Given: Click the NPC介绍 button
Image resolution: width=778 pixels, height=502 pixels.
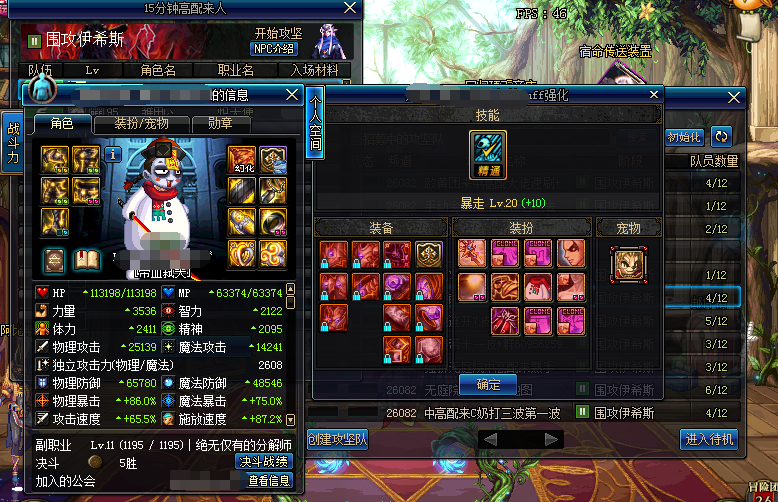Looking at the screenshot, I should [273, 48].
